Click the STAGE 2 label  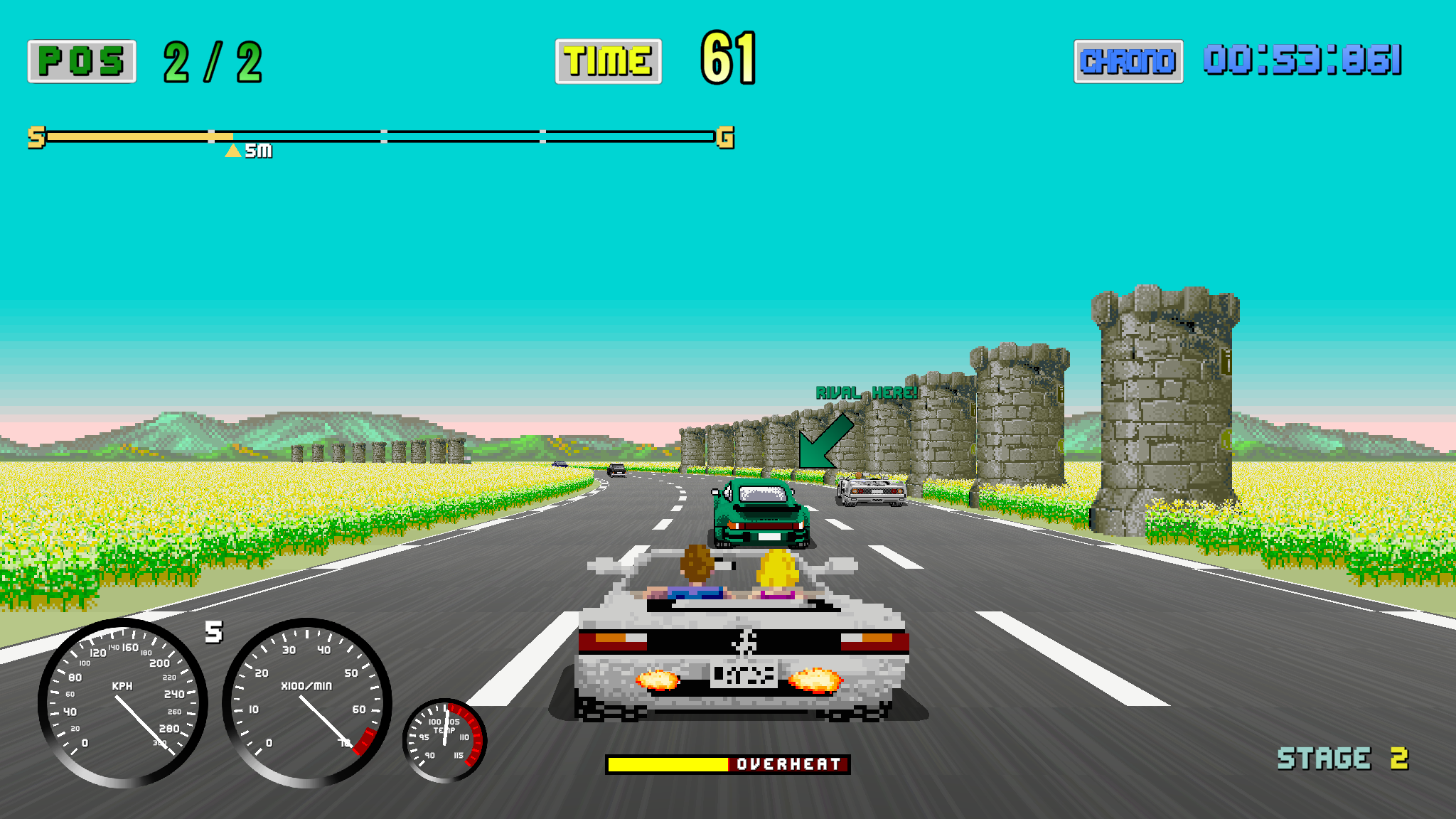coord(1342,757)
